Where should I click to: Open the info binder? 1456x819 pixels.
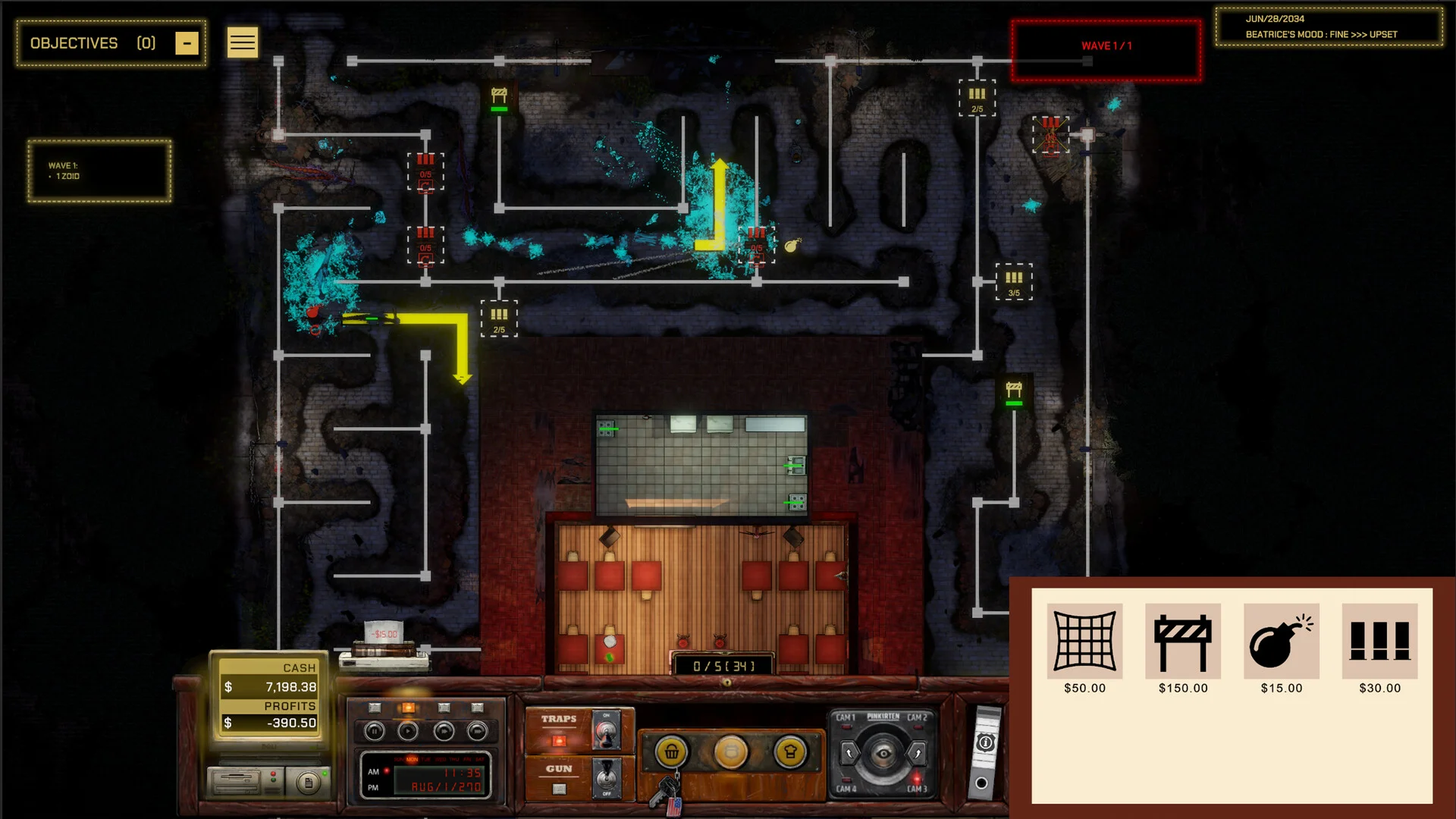pos(985,743)
